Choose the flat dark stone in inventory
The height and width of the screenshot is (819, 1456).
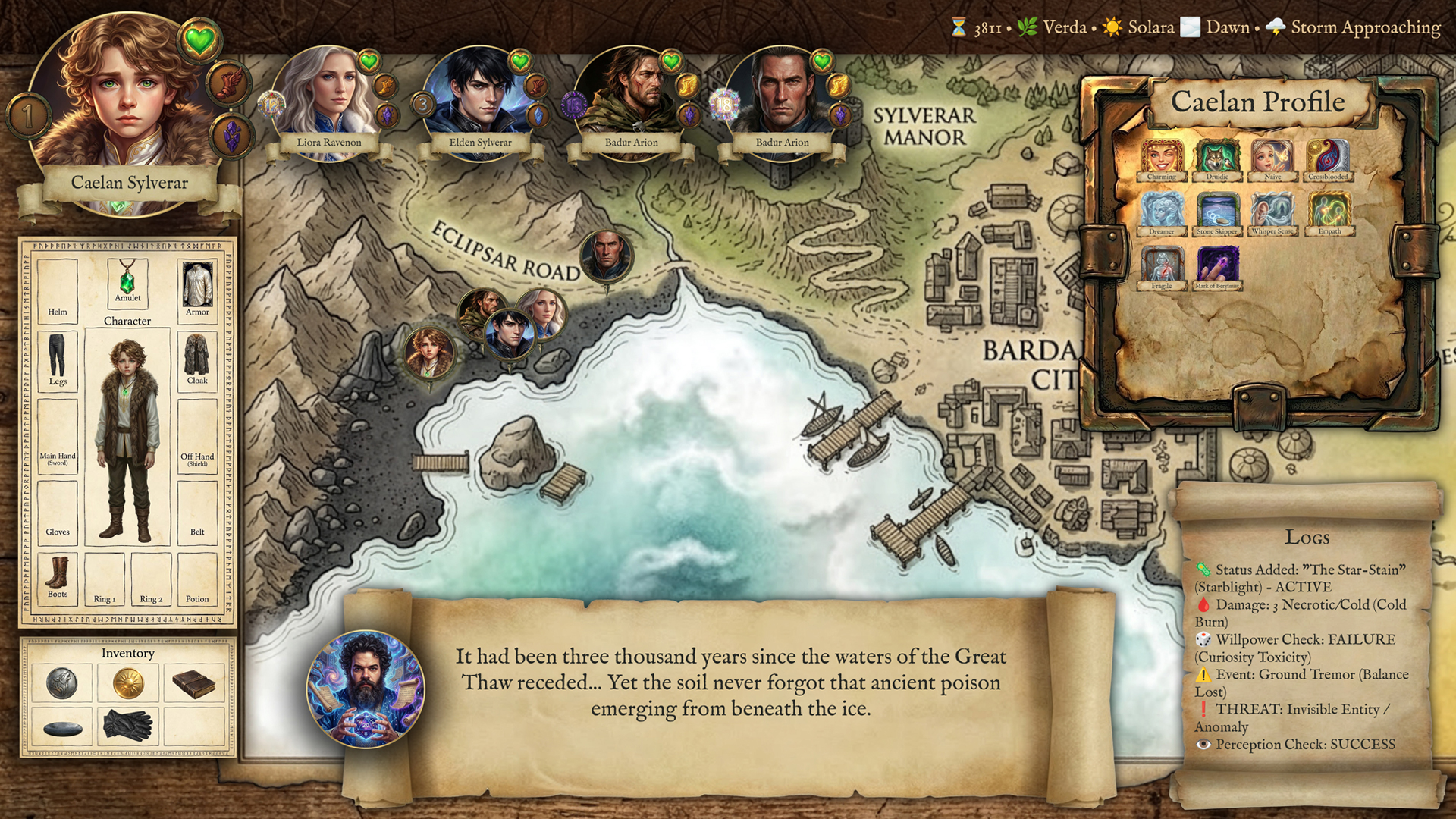[x=63, y=729]
